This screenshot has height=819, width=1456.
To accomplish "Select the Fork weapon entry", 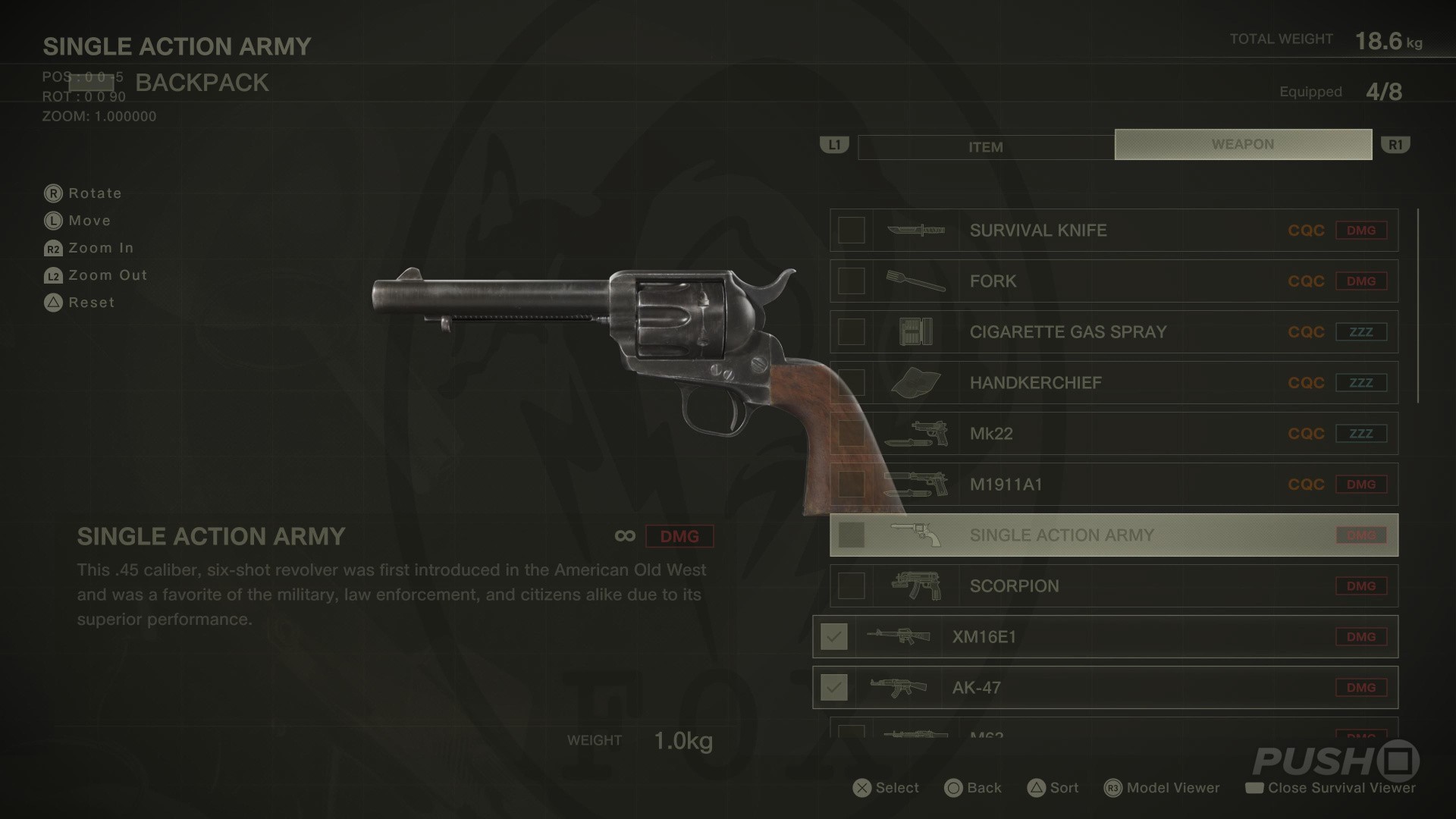I will pos(1113,281).
